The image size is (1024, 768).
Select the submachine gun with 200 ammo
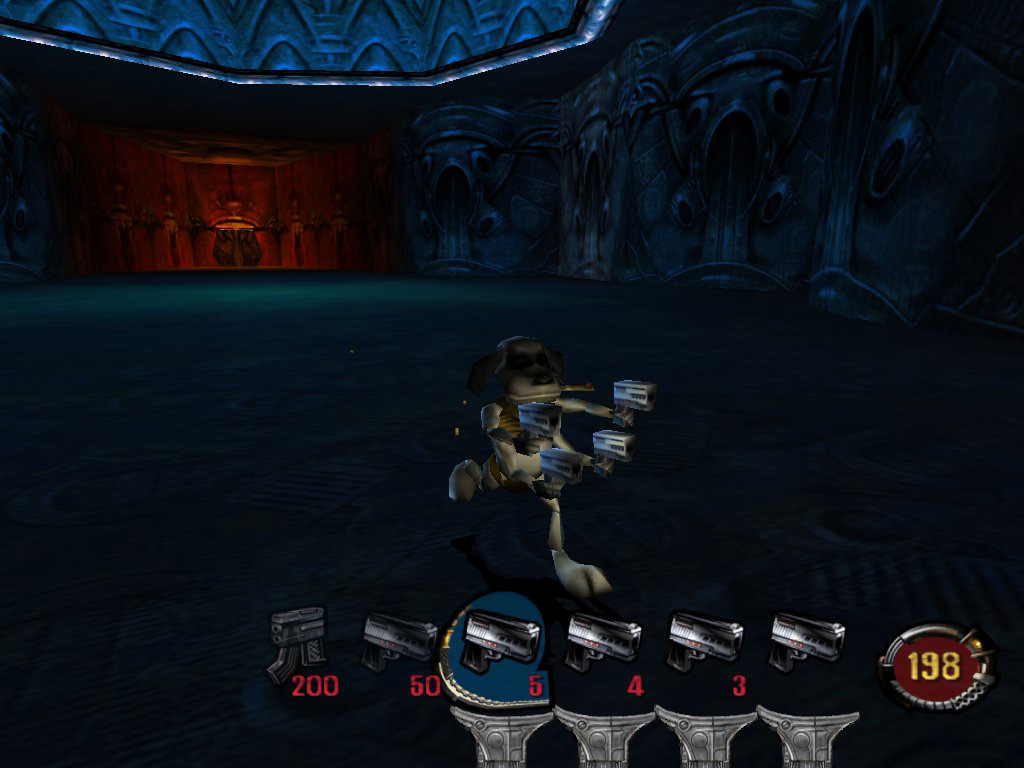pos(297,642)
